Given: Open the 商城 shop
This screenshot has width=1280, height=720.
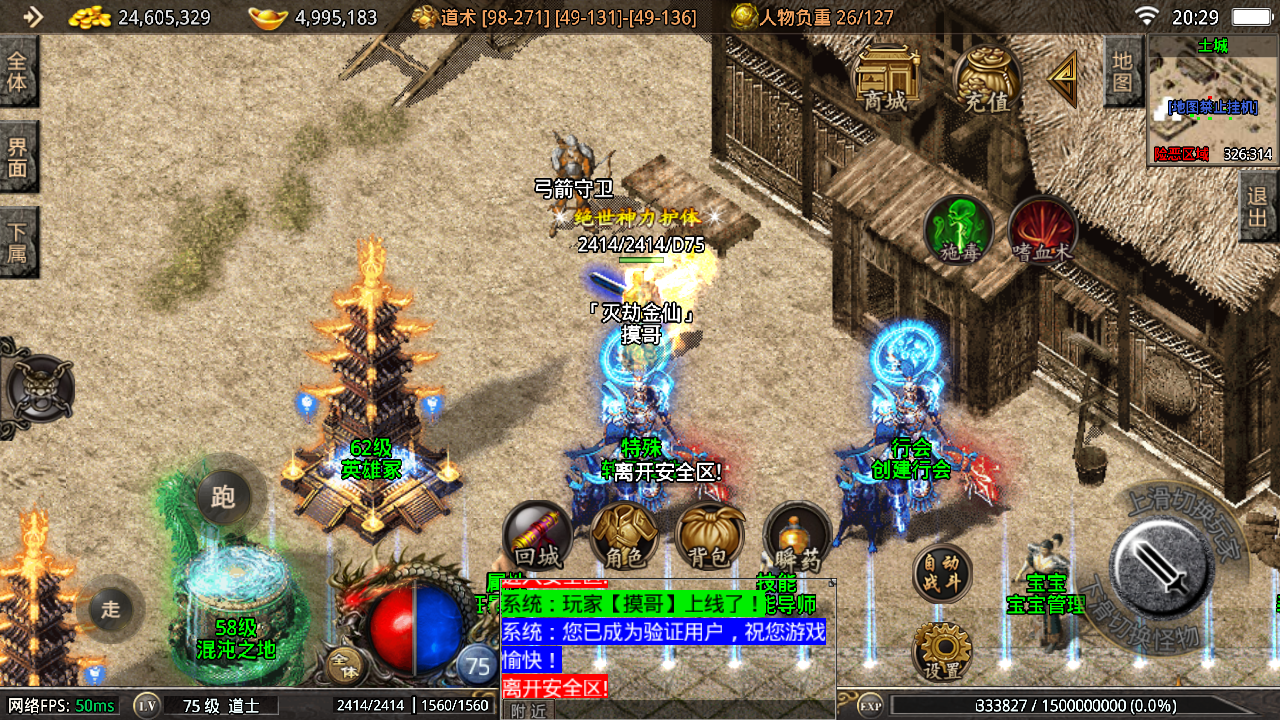Looking at the screenshot, I should tap(885, 77).
